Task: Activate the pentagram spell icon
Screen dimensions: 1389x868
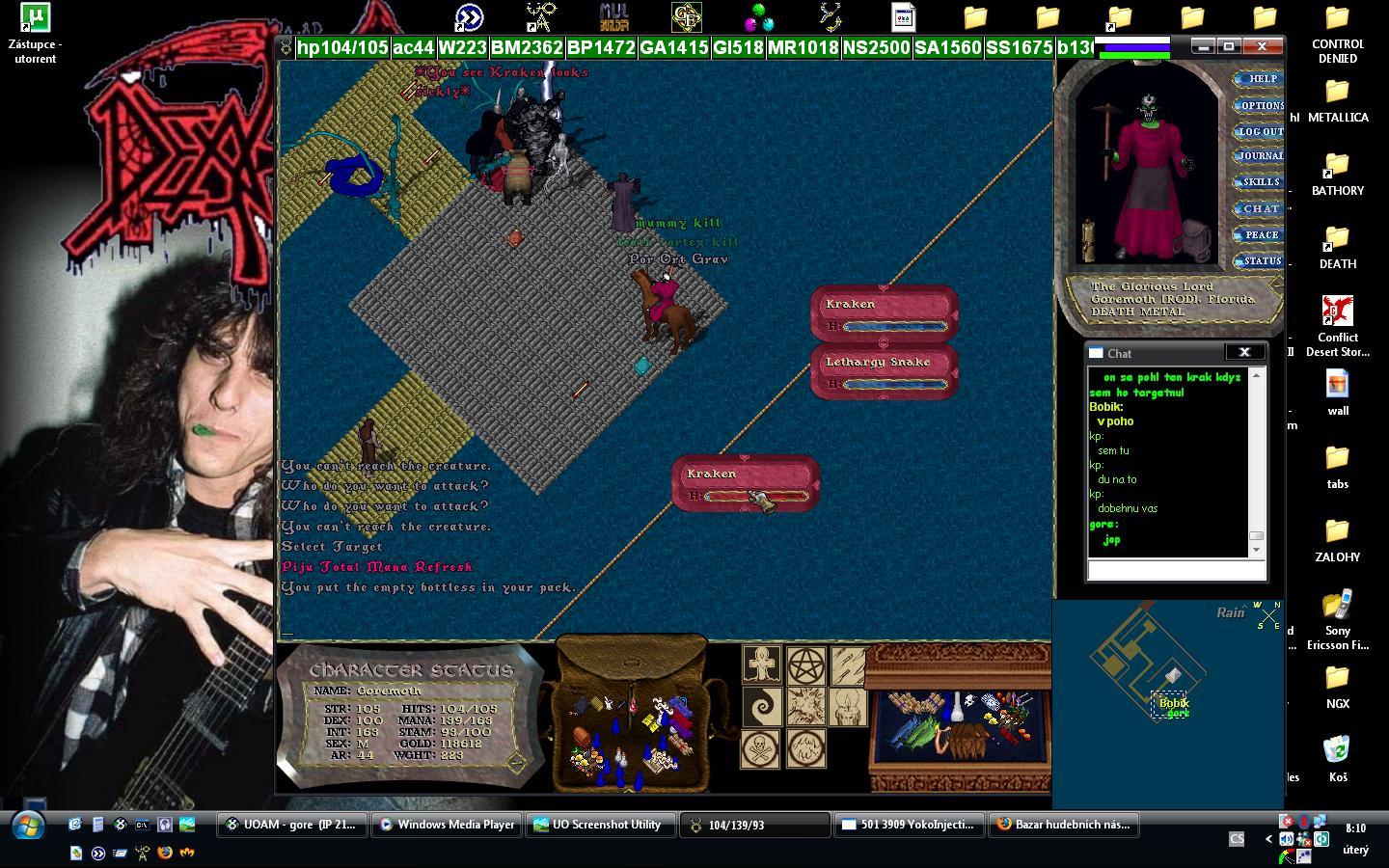Action: (805, 665)
